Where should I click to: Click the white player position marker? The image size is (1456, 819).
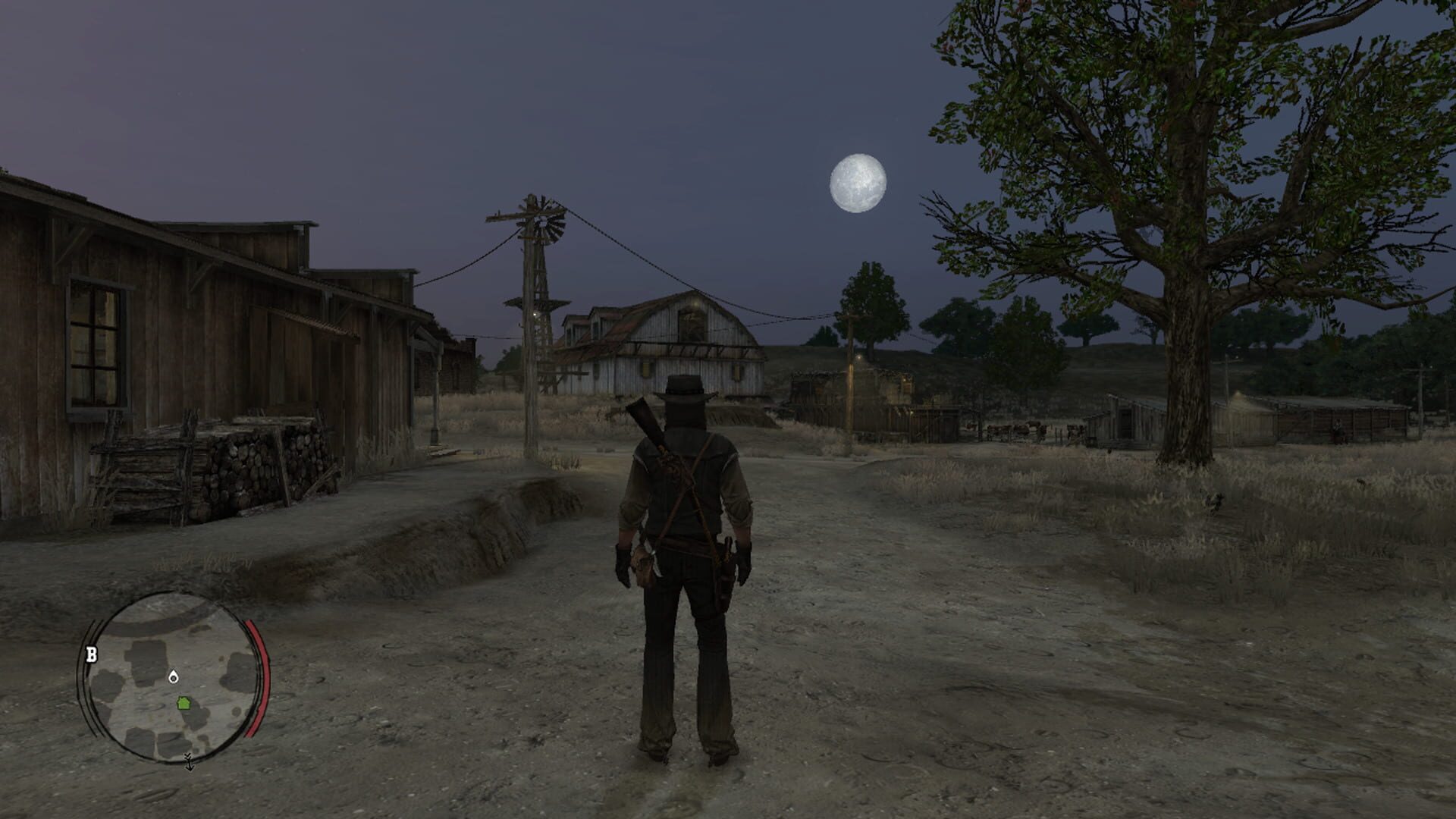(174, 676)
